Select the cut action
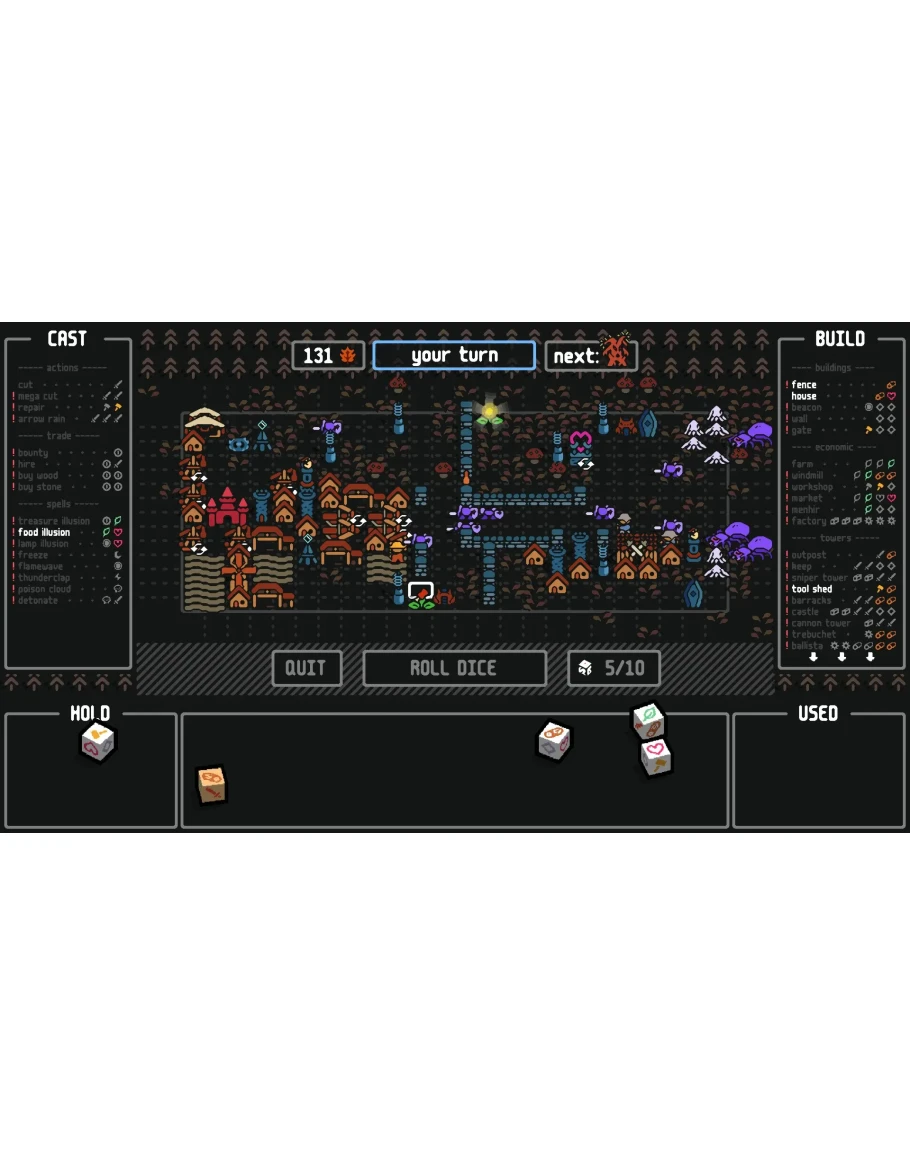910x1155 pixels. [x=26, y=385]
